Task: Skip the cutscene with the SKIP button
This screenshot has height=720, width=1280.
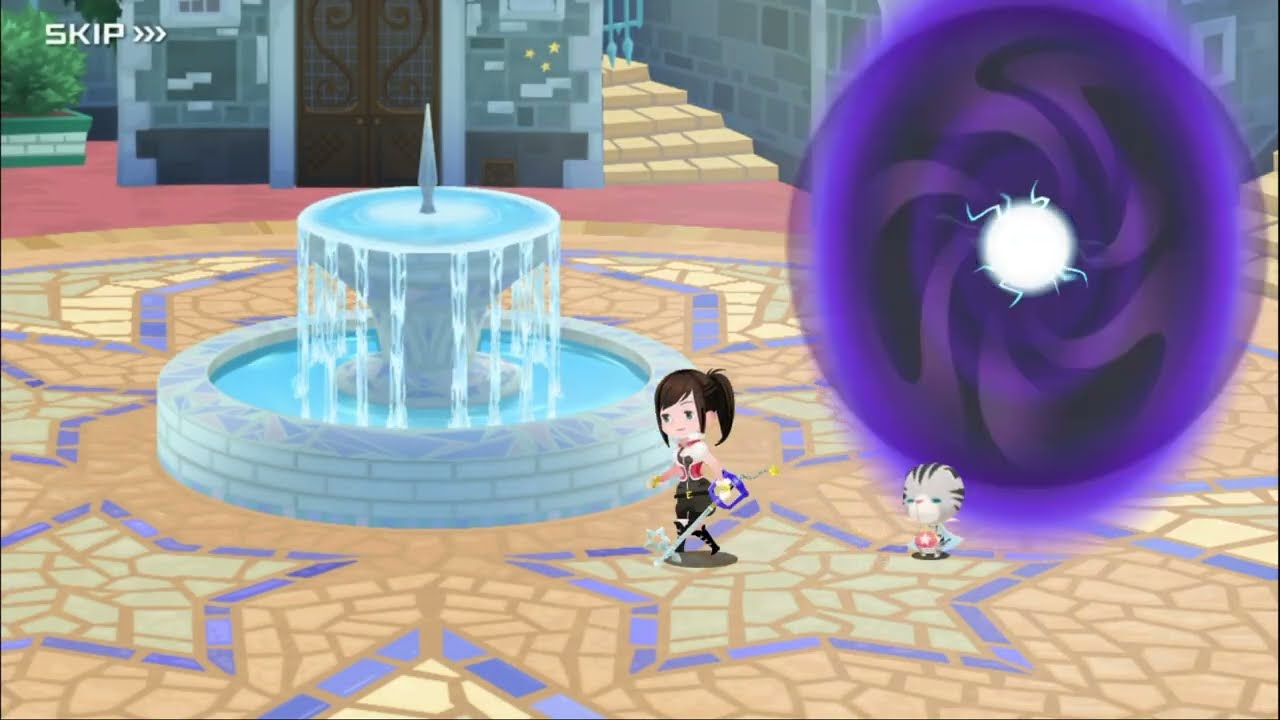Action: 105,35
